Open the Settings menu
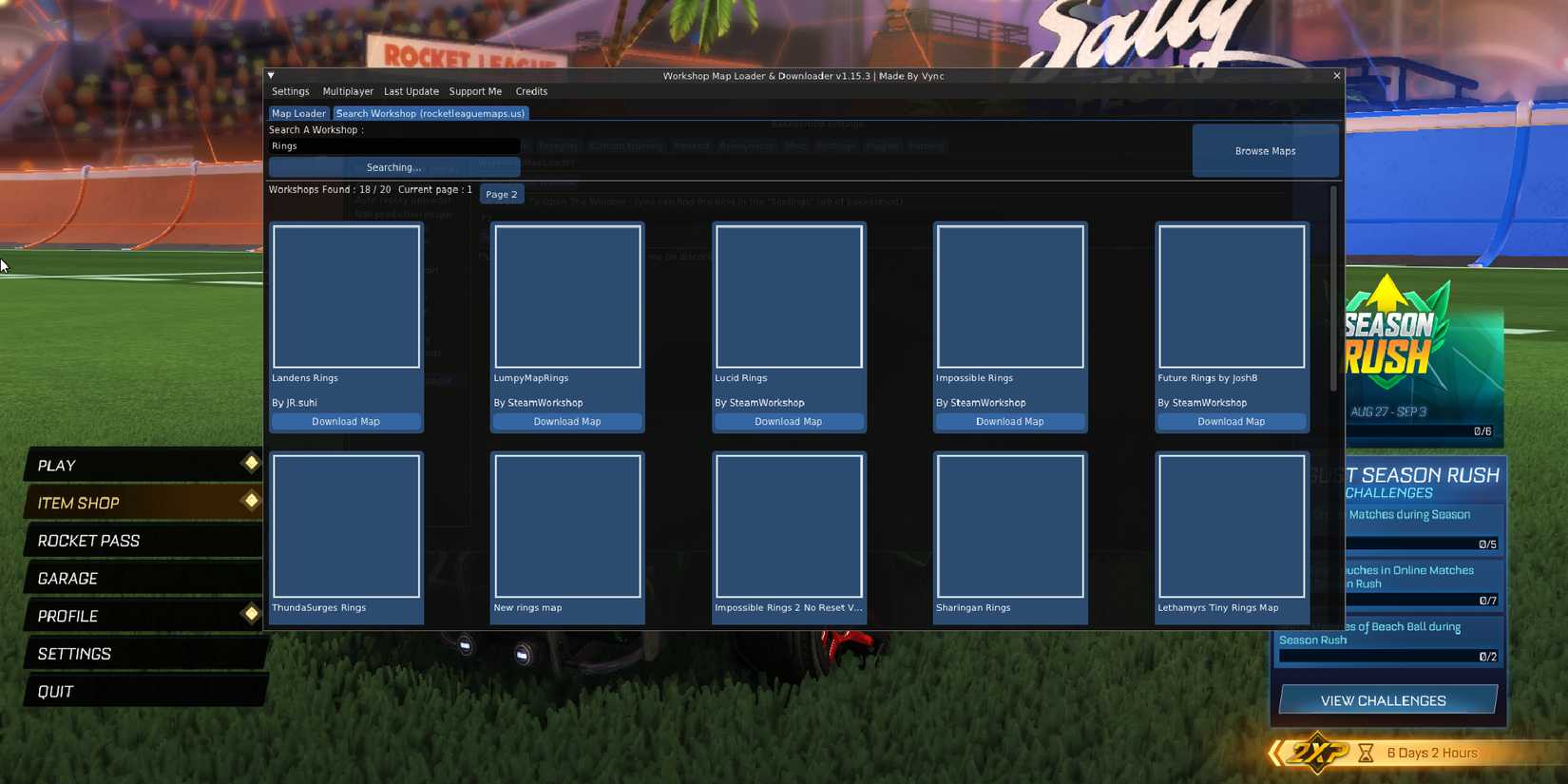 (290, 91)
